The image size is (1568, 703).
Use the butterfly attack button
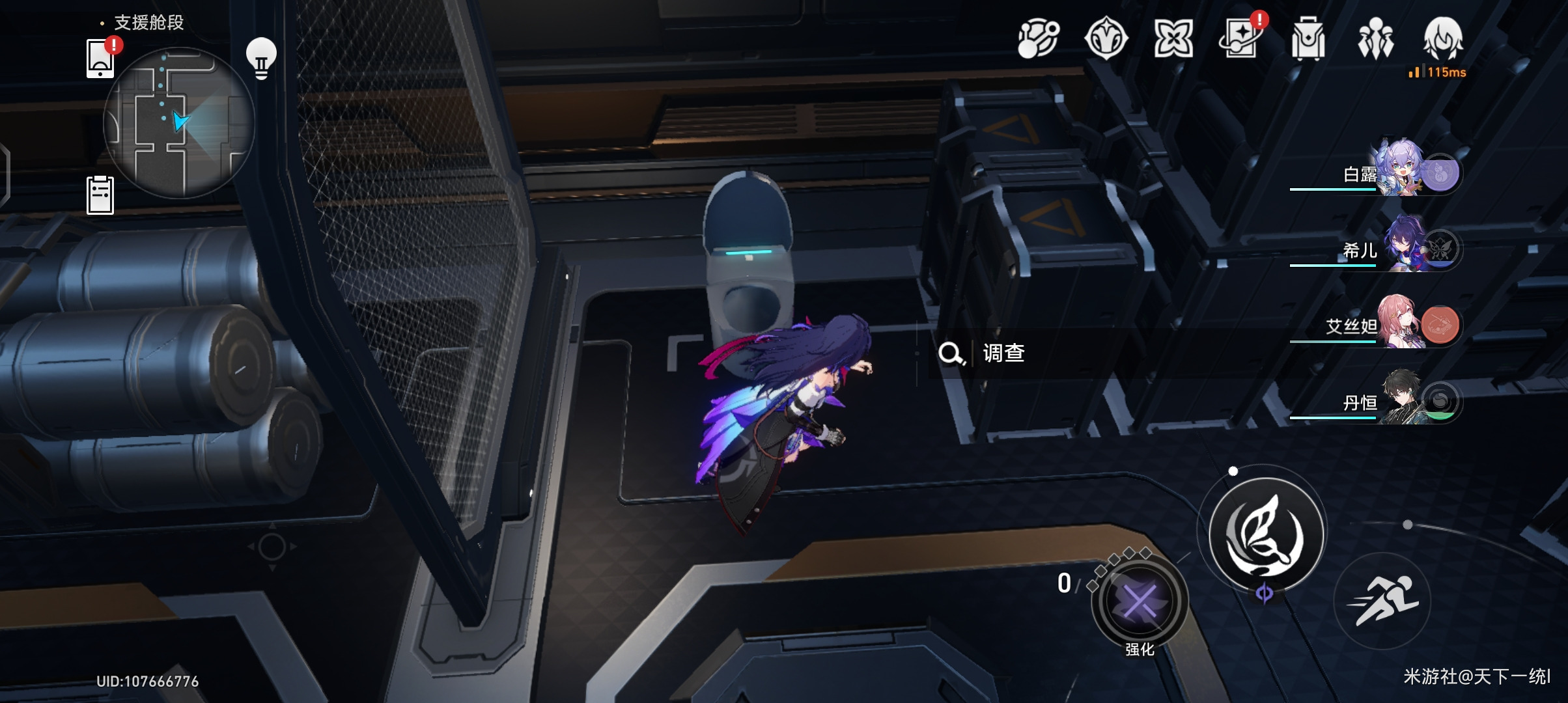[1266, 534]
